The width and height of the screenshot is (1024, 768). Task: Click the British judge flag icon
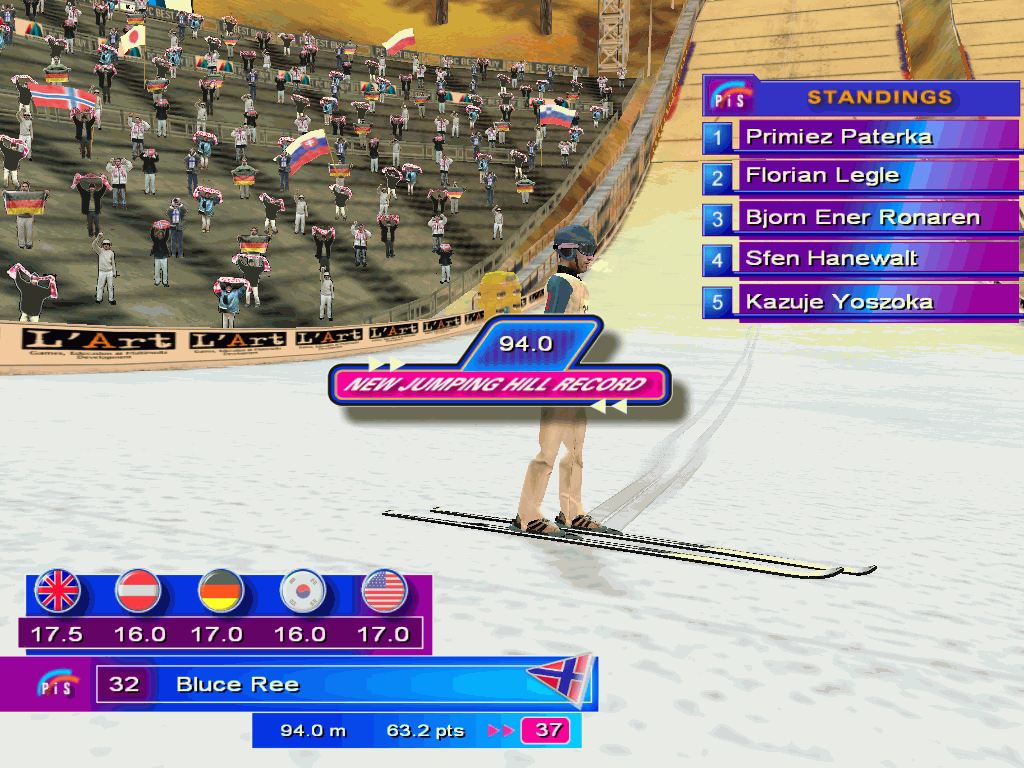coord(57,591)
